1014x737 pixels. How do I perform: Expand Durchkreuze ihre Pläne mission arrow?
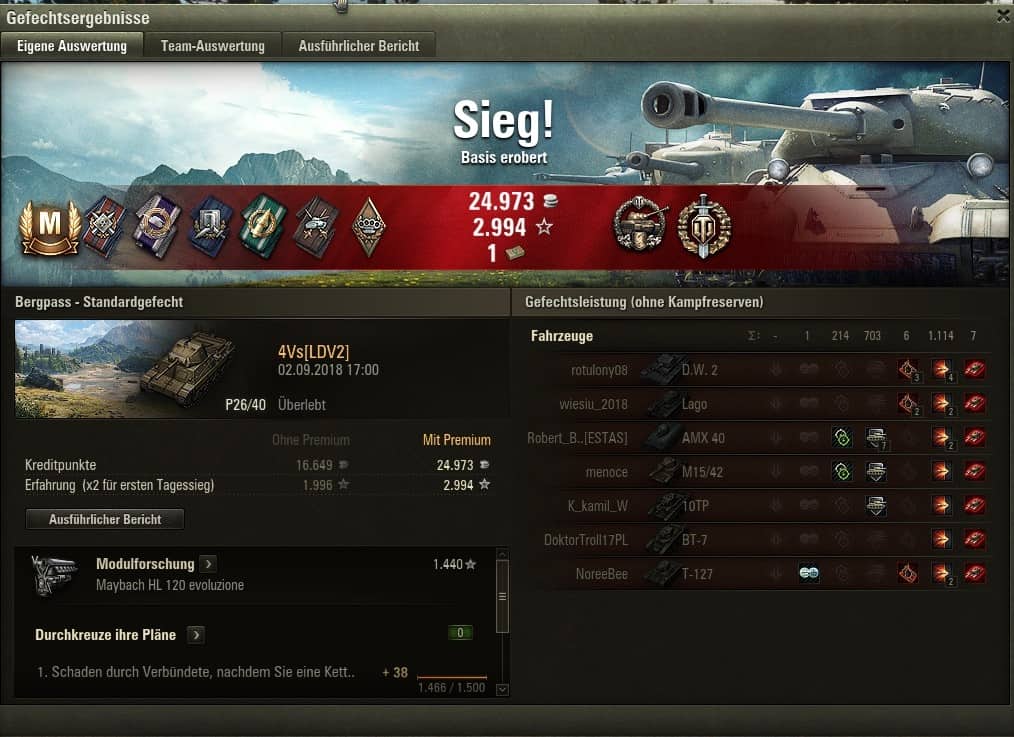click(196, 635)
